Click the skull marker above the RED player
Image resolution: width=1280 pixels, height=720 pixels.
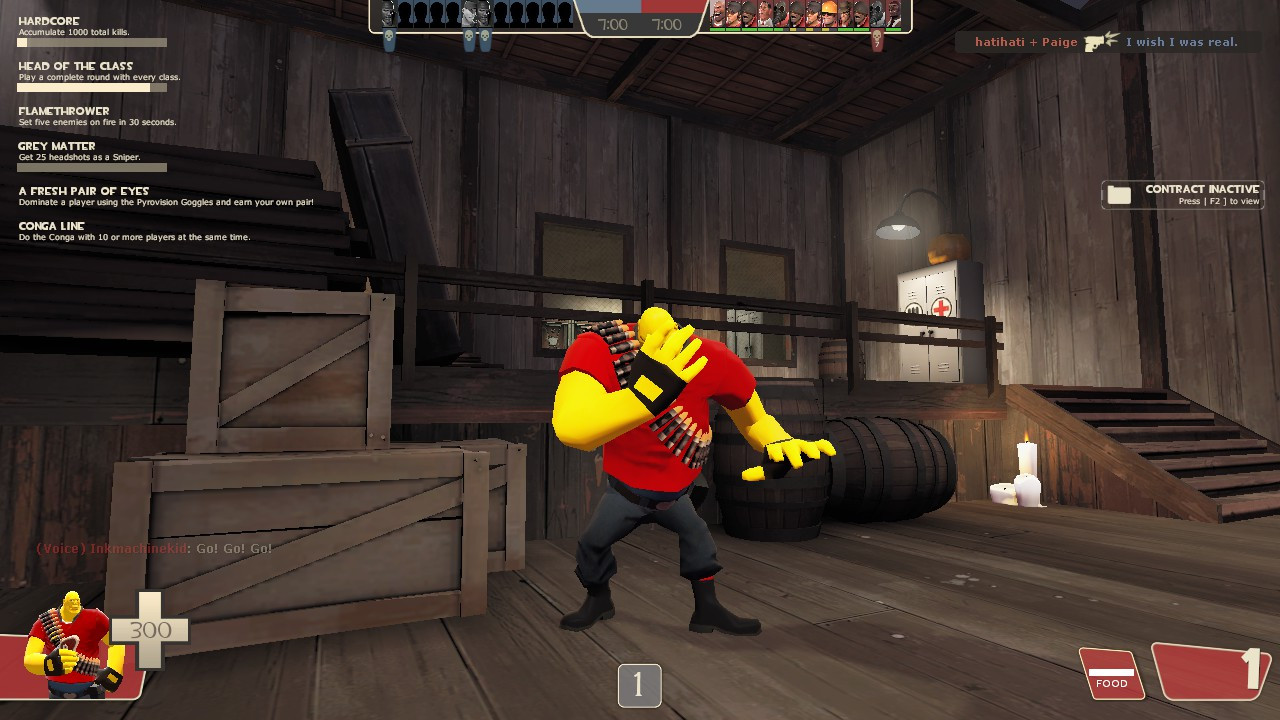(x=875, y=37)
